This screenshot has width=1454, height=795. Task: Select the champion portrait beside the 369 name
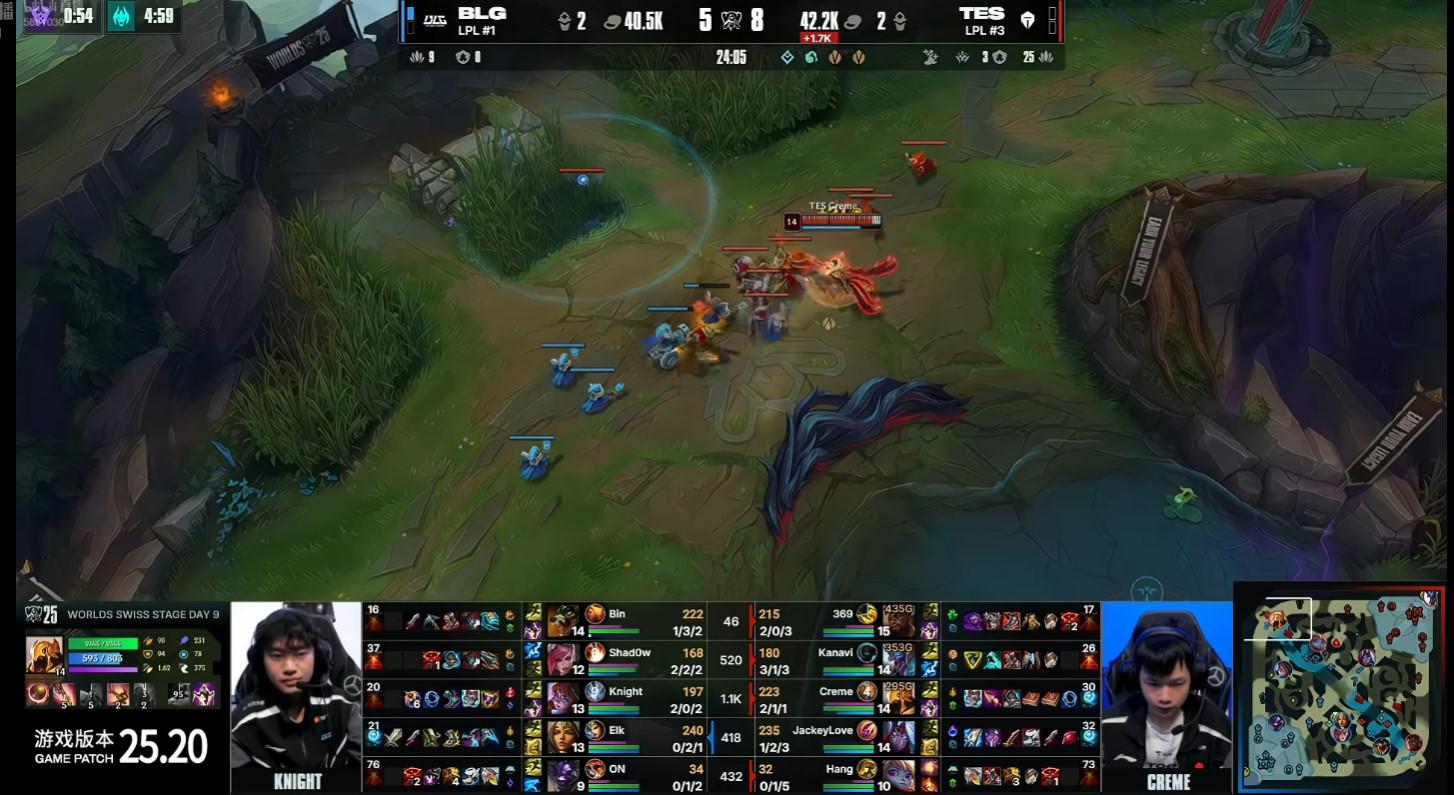(x=897, y=620)
